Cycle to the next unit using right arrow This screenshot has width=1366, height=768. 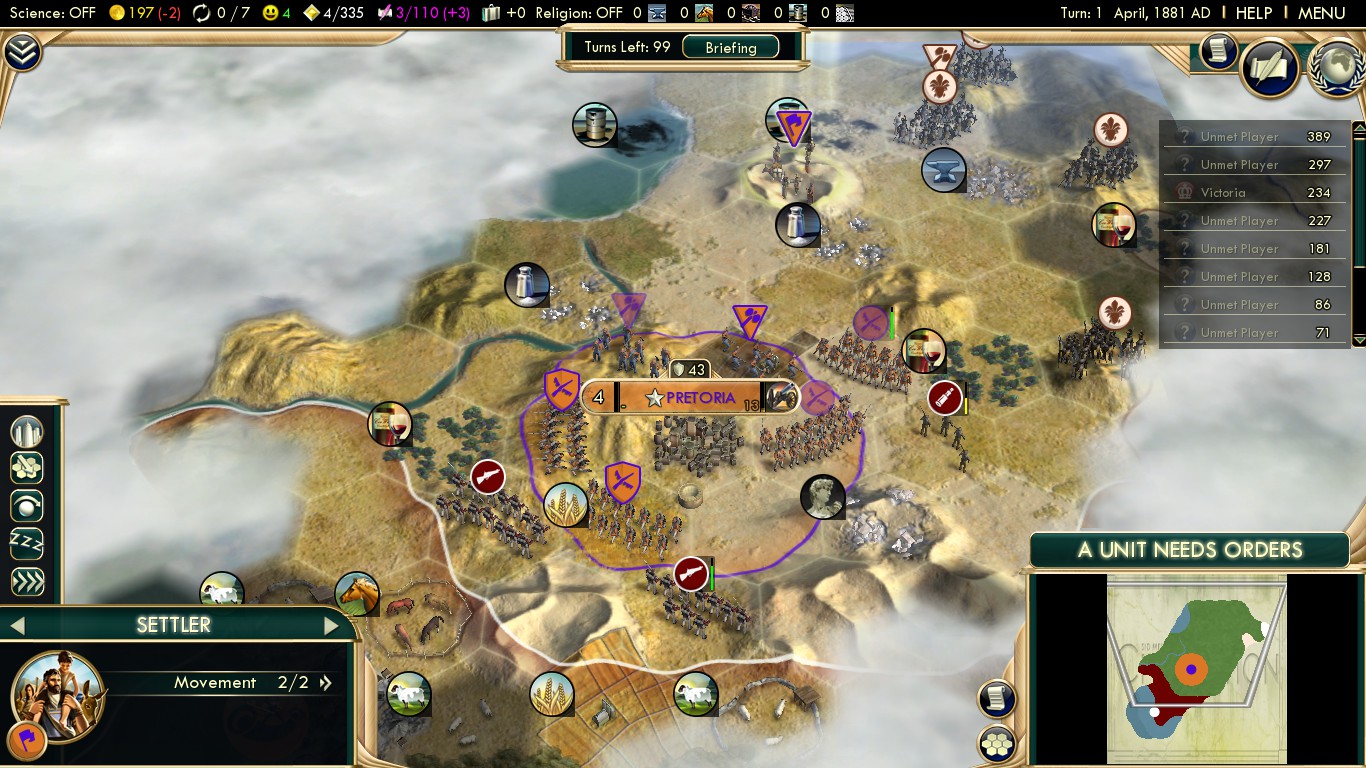point(333,625)
